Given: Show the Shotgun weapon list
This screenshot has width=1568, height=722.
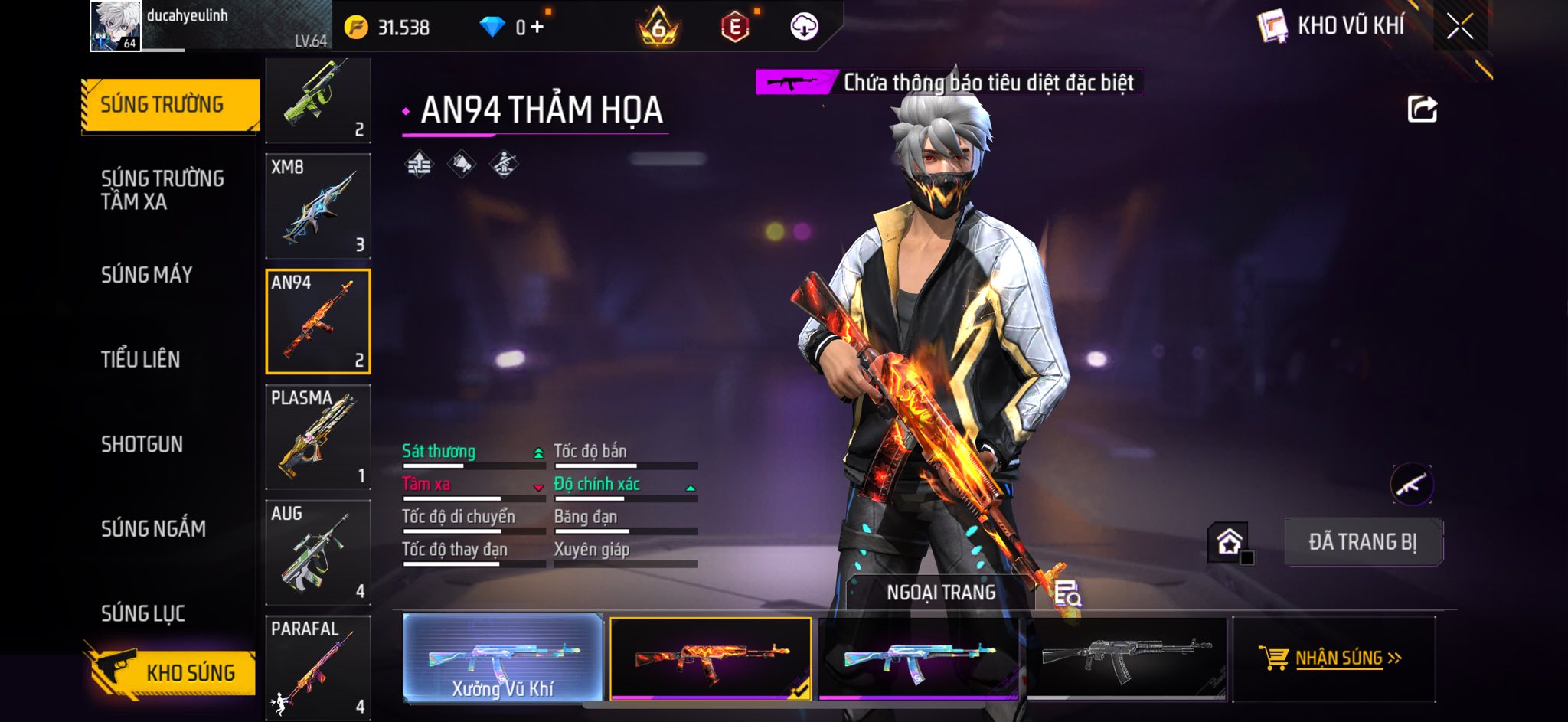Looking at the screenshot, I should pyautogui.click(x=142, y=444).
